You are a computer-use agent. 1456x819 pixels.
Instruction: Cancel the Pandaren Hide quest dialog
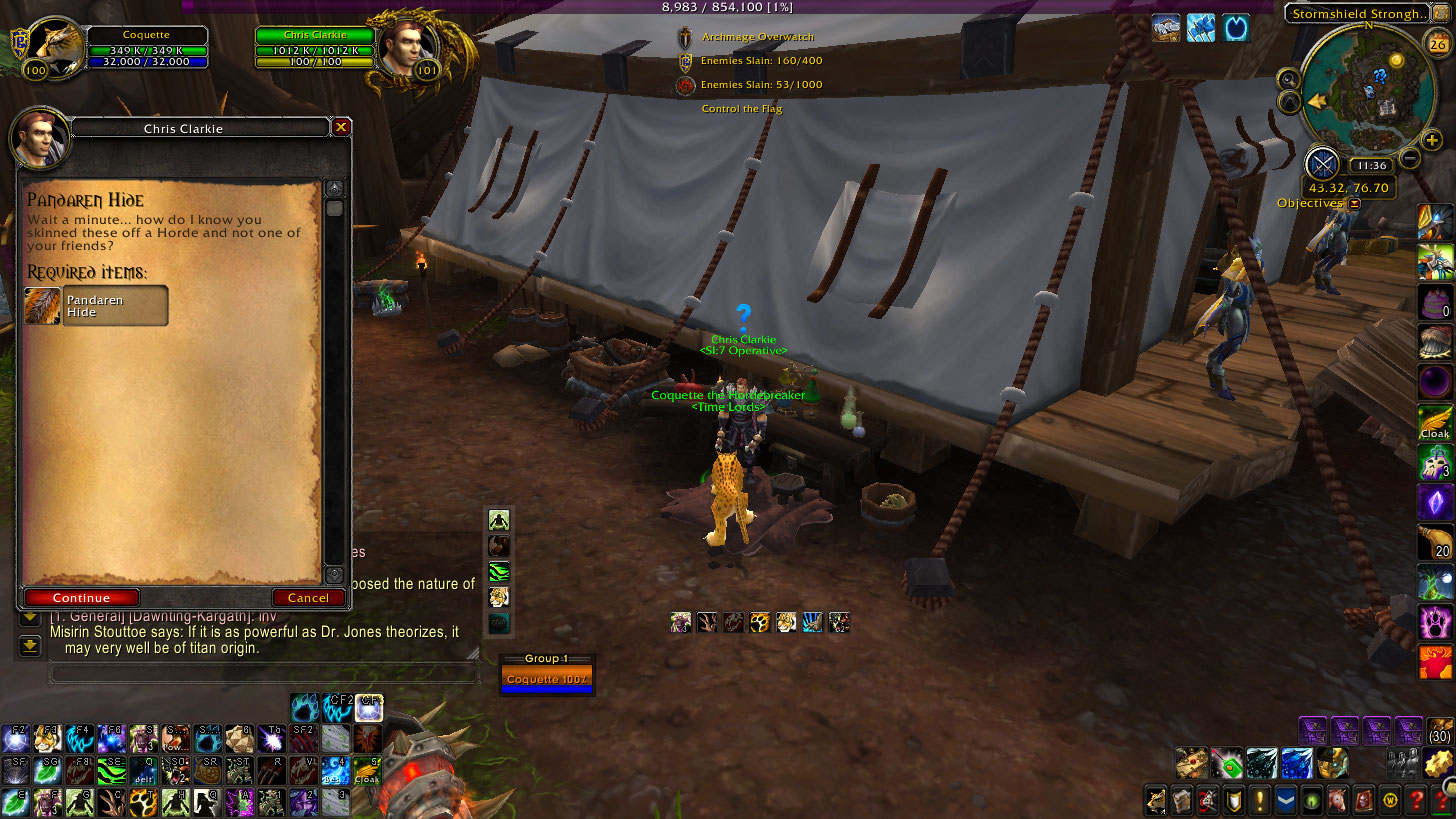[x=308, y=598]
